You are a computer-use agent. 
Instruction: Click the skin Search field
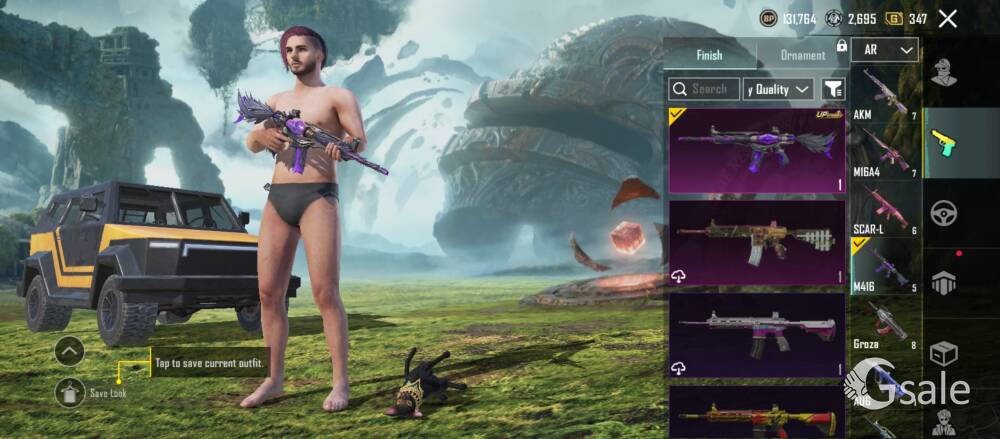[x=705, y=89]
